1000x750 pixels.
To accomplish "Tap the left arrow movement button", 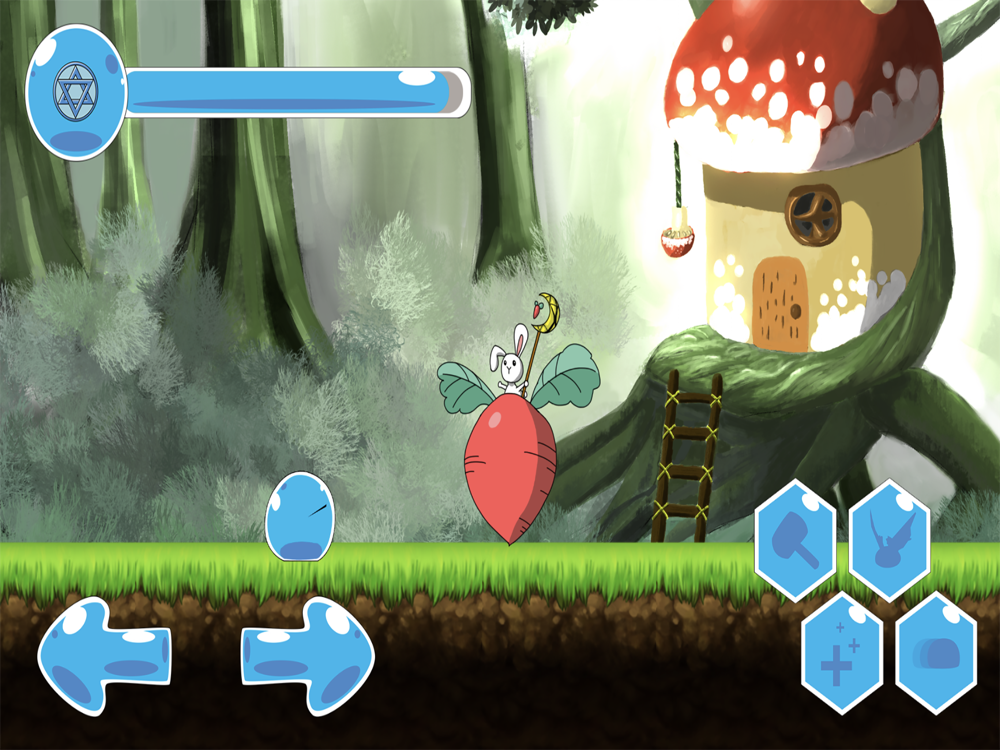I will pyautogui.click(x=103, y=656).
